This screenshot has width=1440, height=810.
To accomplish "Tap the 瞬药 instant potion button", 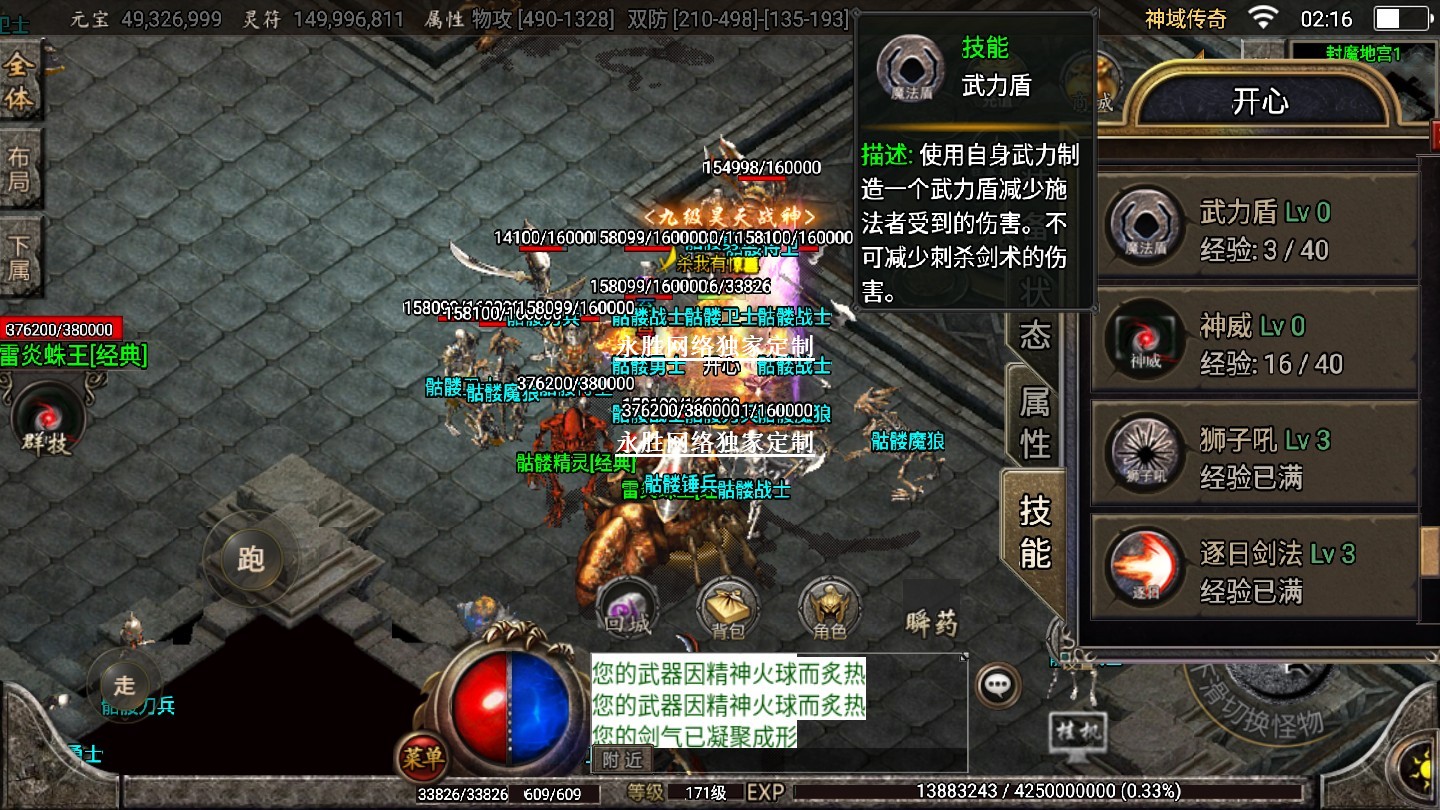I will 931,624.
